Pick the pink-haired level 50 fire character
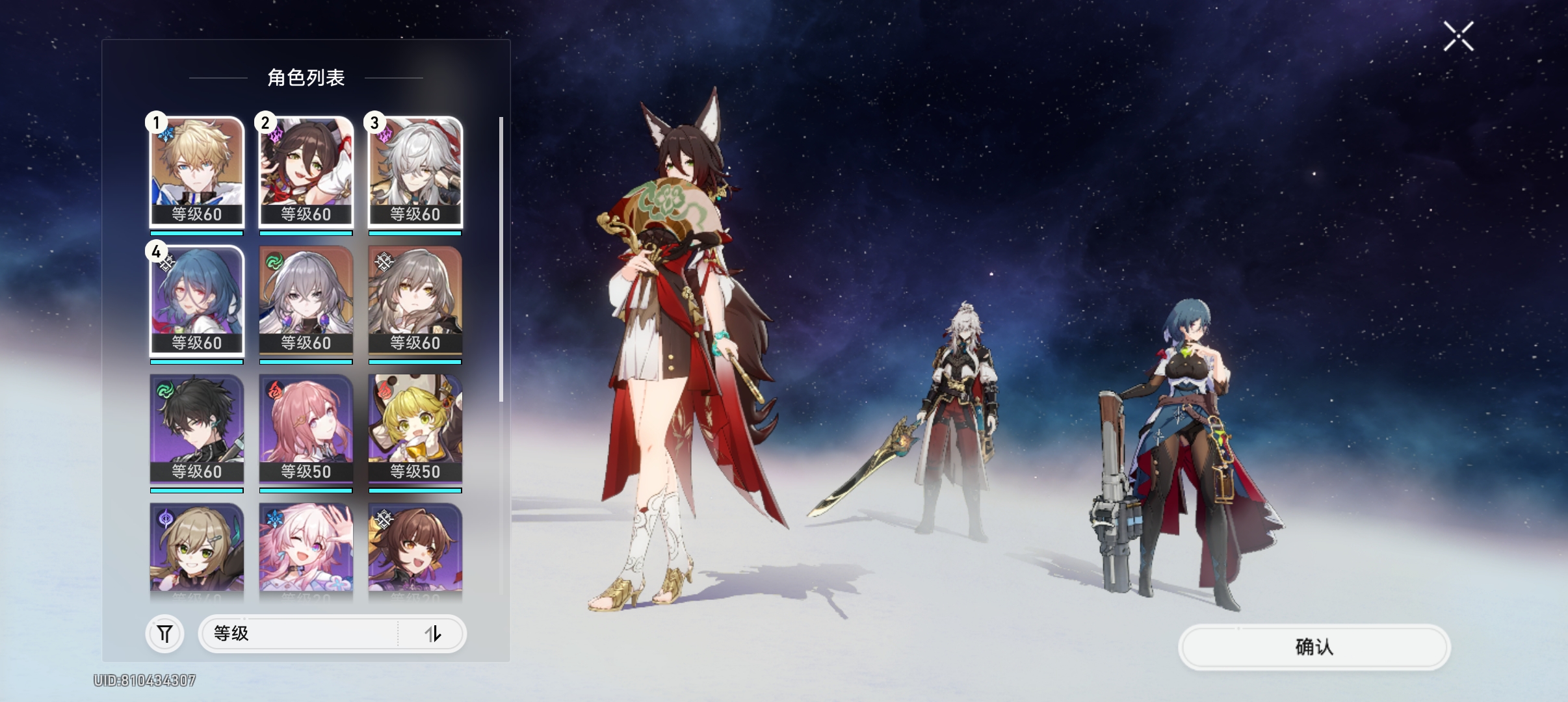 pos(306,428)
